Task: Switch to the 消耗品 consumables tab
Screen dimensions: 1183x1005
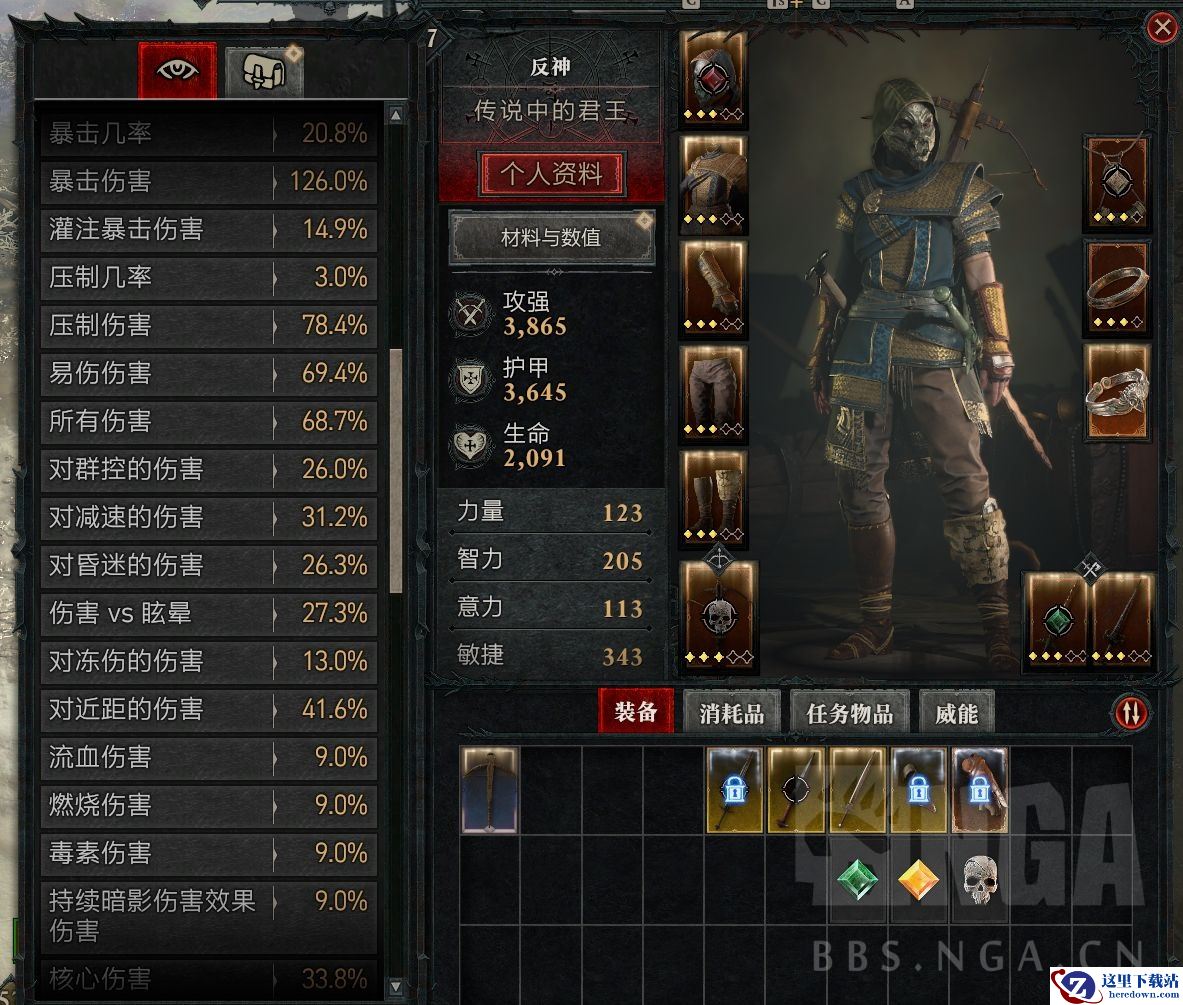Action: [732, 713]
